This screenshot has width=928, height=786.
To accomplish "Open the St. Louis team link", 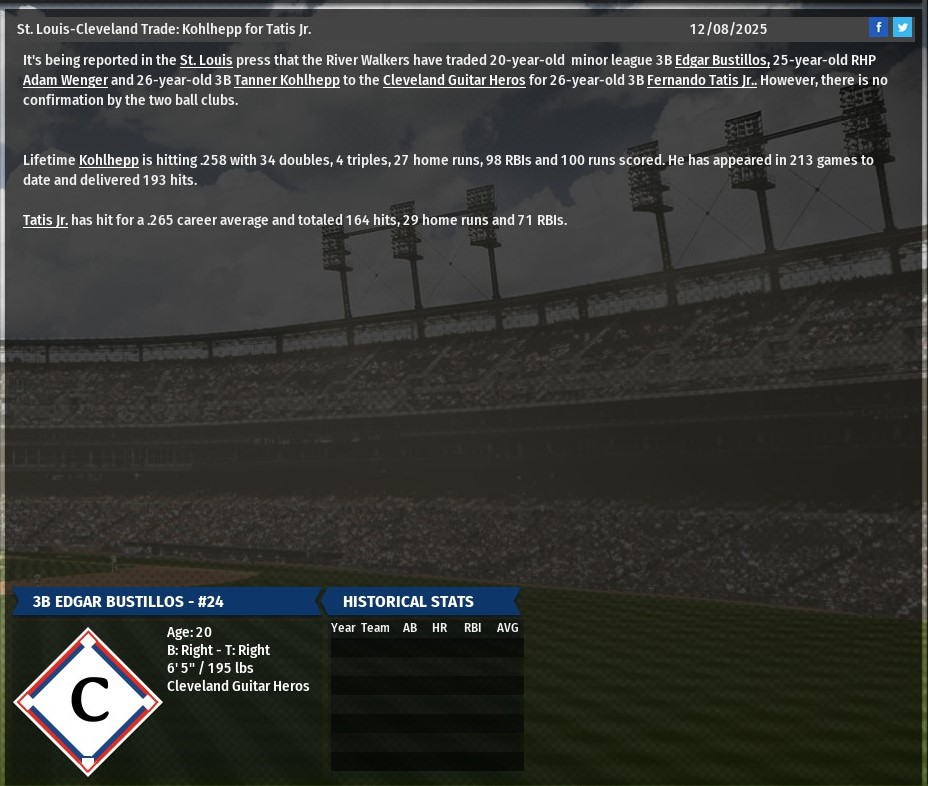I will pos(206,60).
